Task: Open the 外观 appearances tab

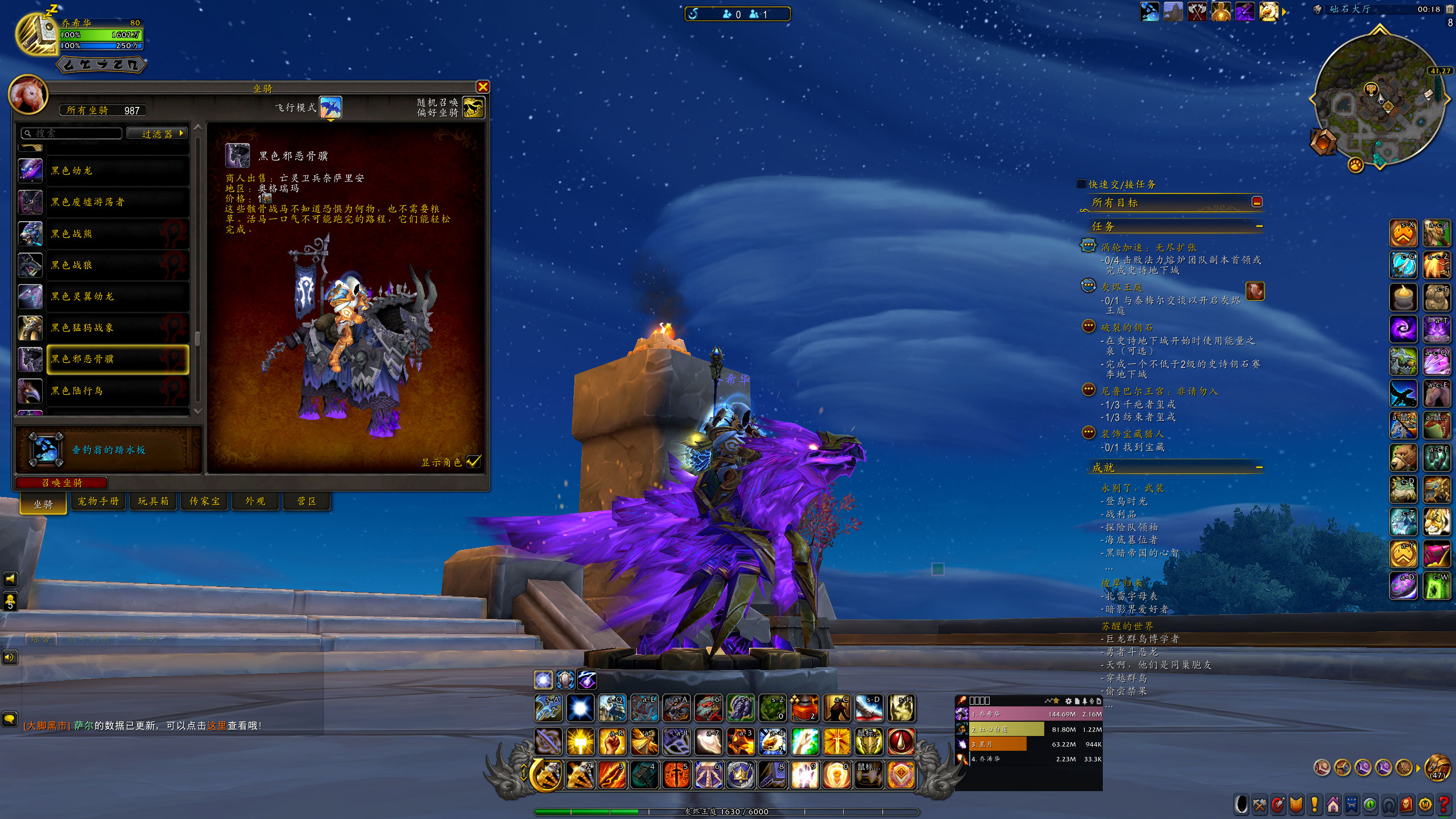Action: point(255,501)
